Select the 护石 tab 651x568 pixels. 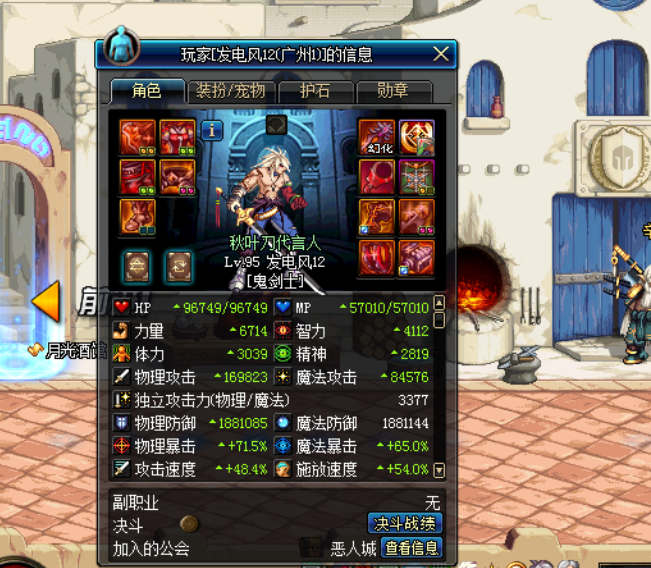(313, 91)
